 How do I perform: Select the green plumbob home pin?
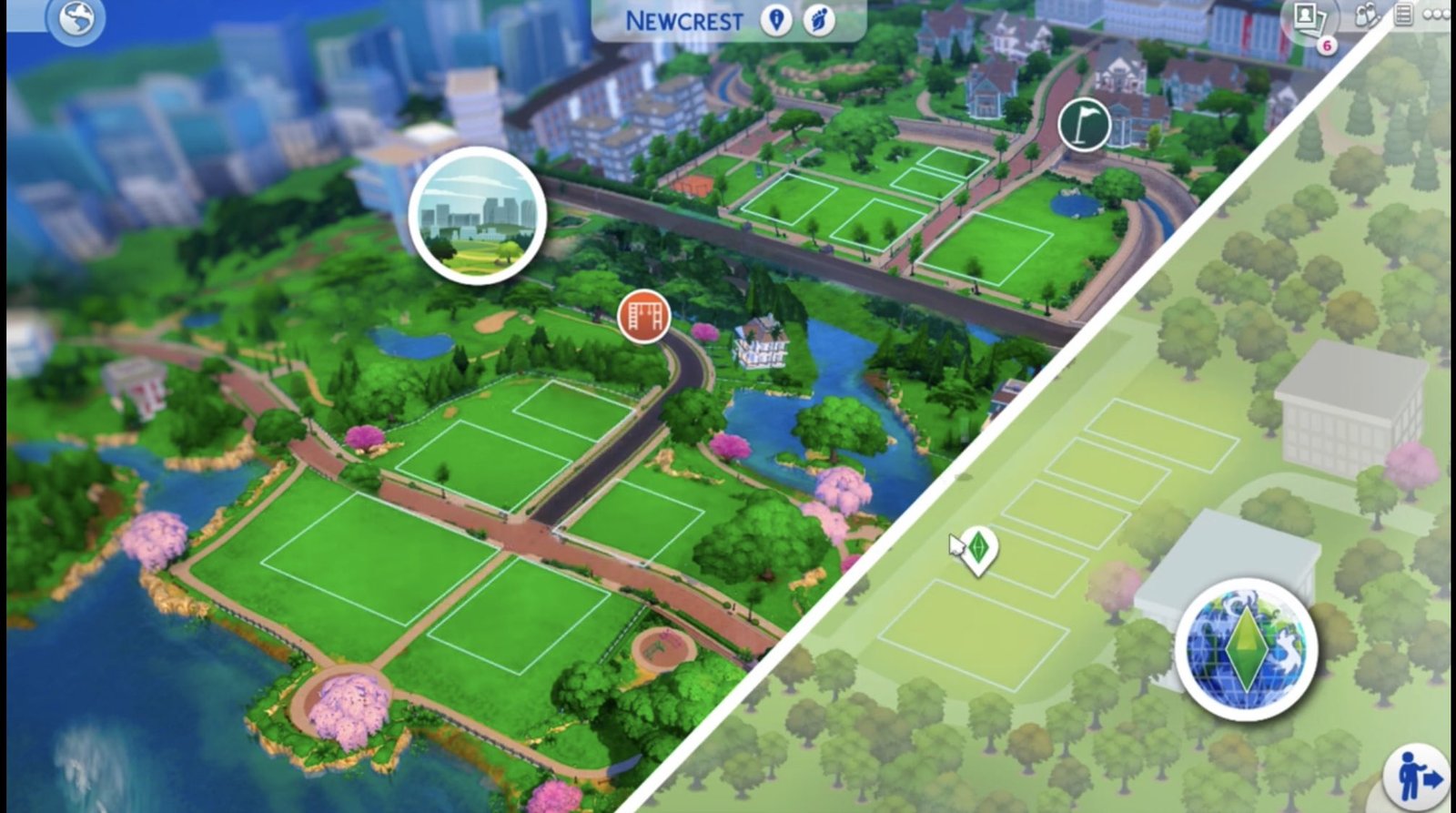(979, 549)
